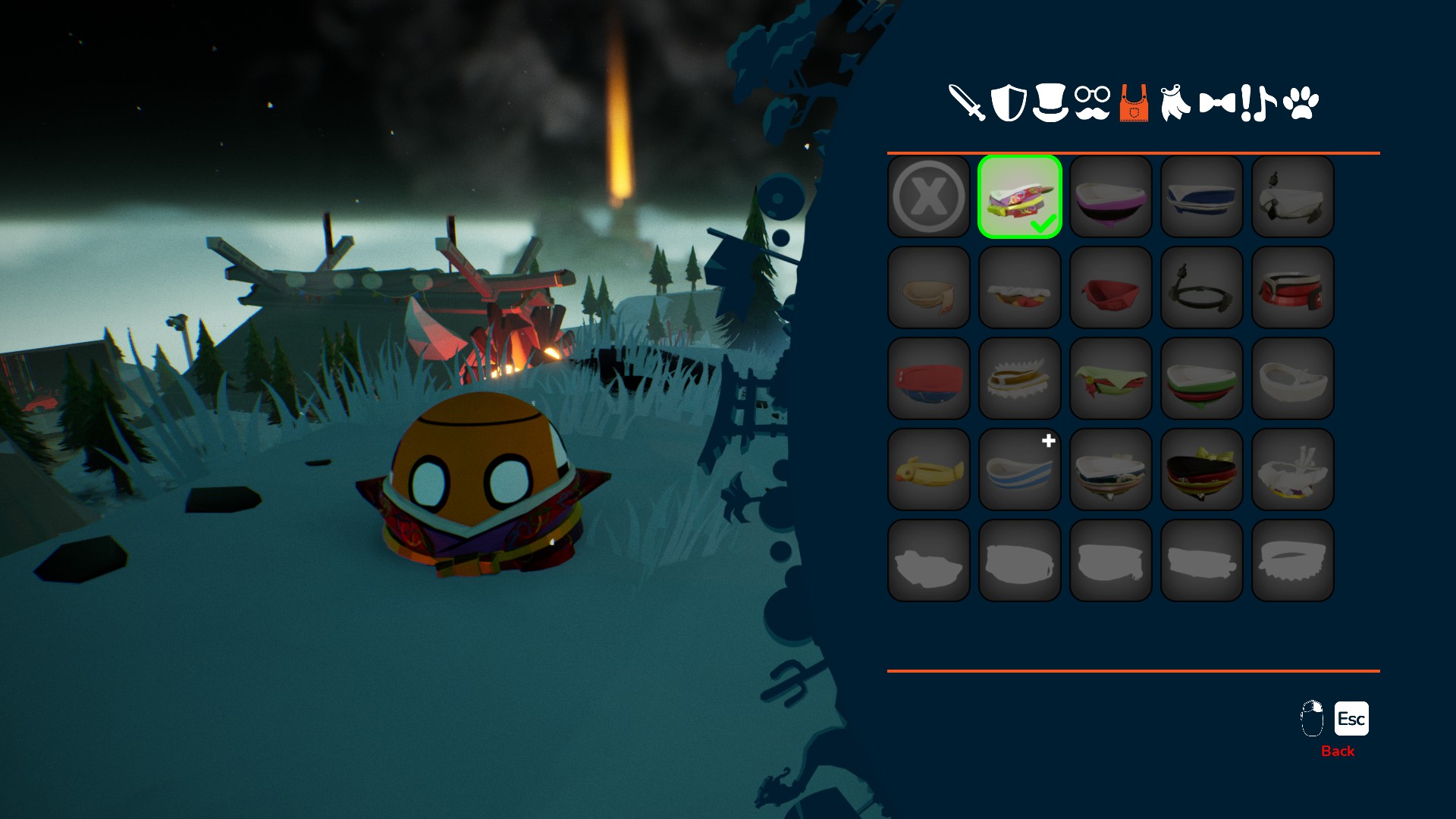Choose the cape category tab
Viewport: 1456px width, 819px height.
(x=1175, y=103)
